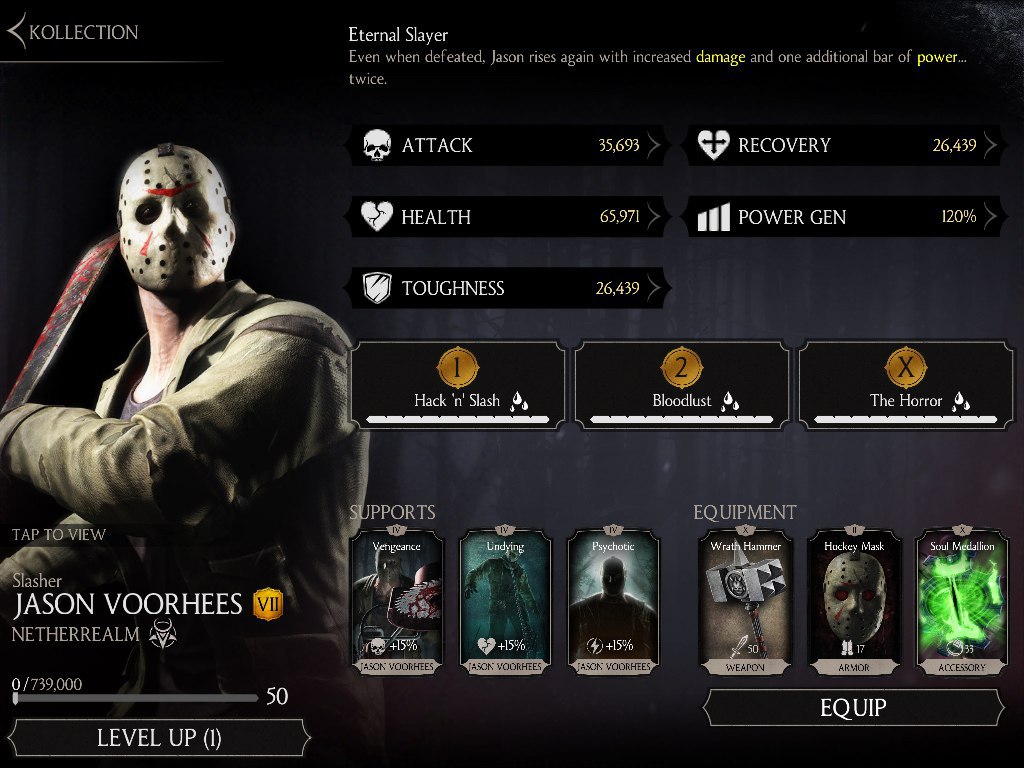Expand the Health stat row
This screenshot has width=1024, height=768.
coord(510,217)
